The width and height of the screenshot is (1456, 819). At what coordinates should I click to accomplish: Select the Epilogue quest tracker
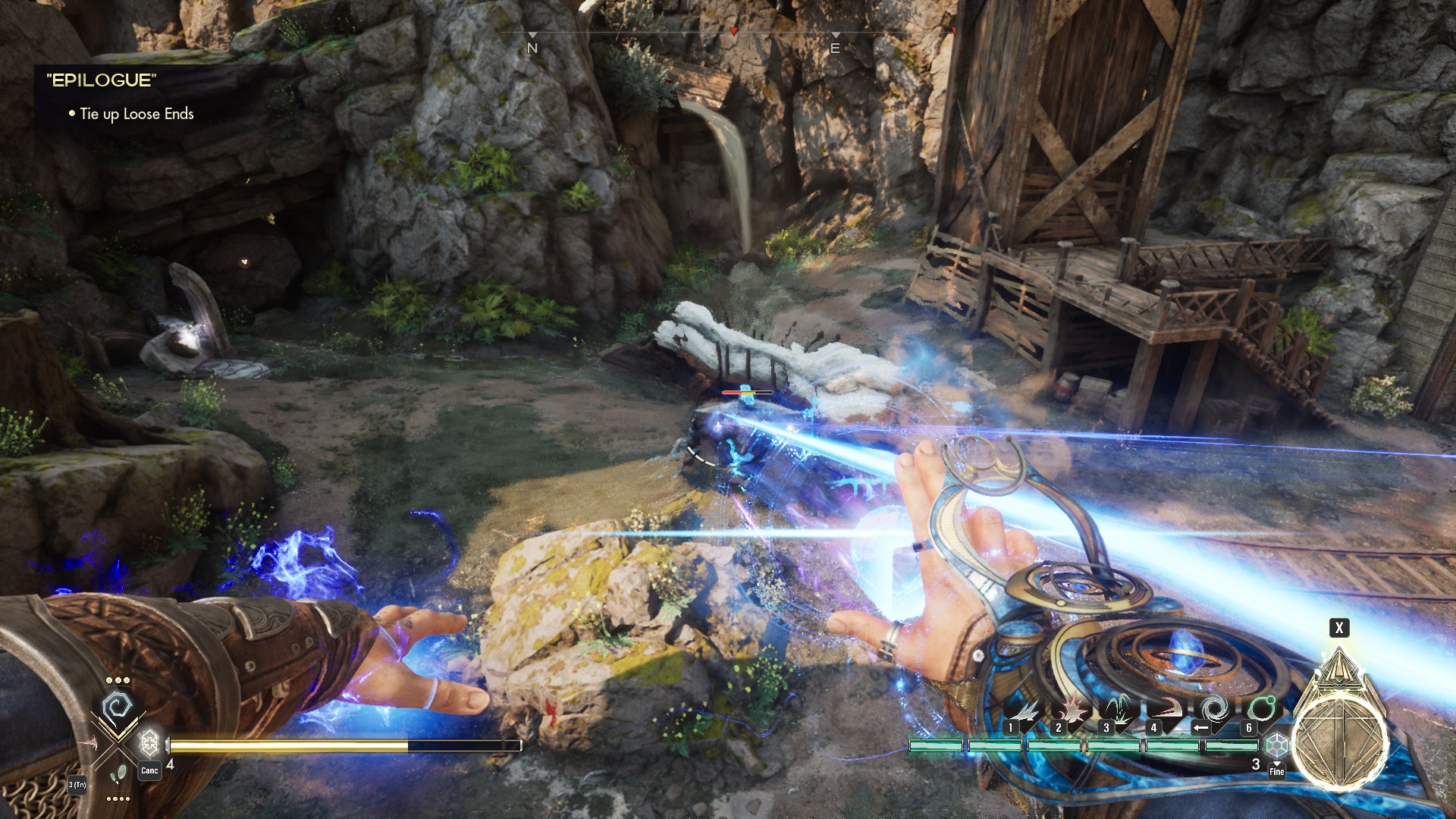[102, 80]
